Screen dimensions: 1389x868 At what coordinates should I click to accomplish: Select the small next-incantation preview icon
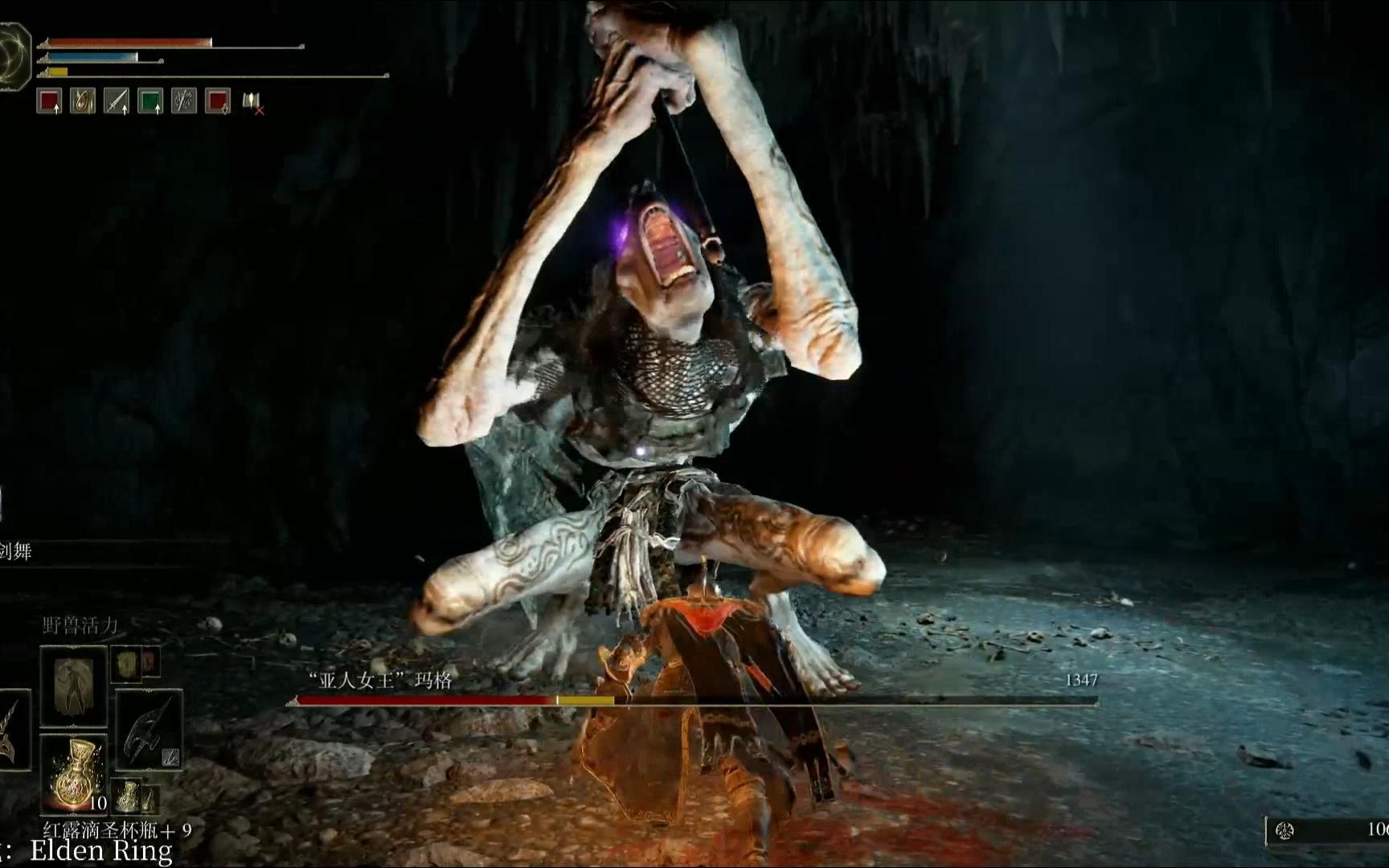coord(126,663)
